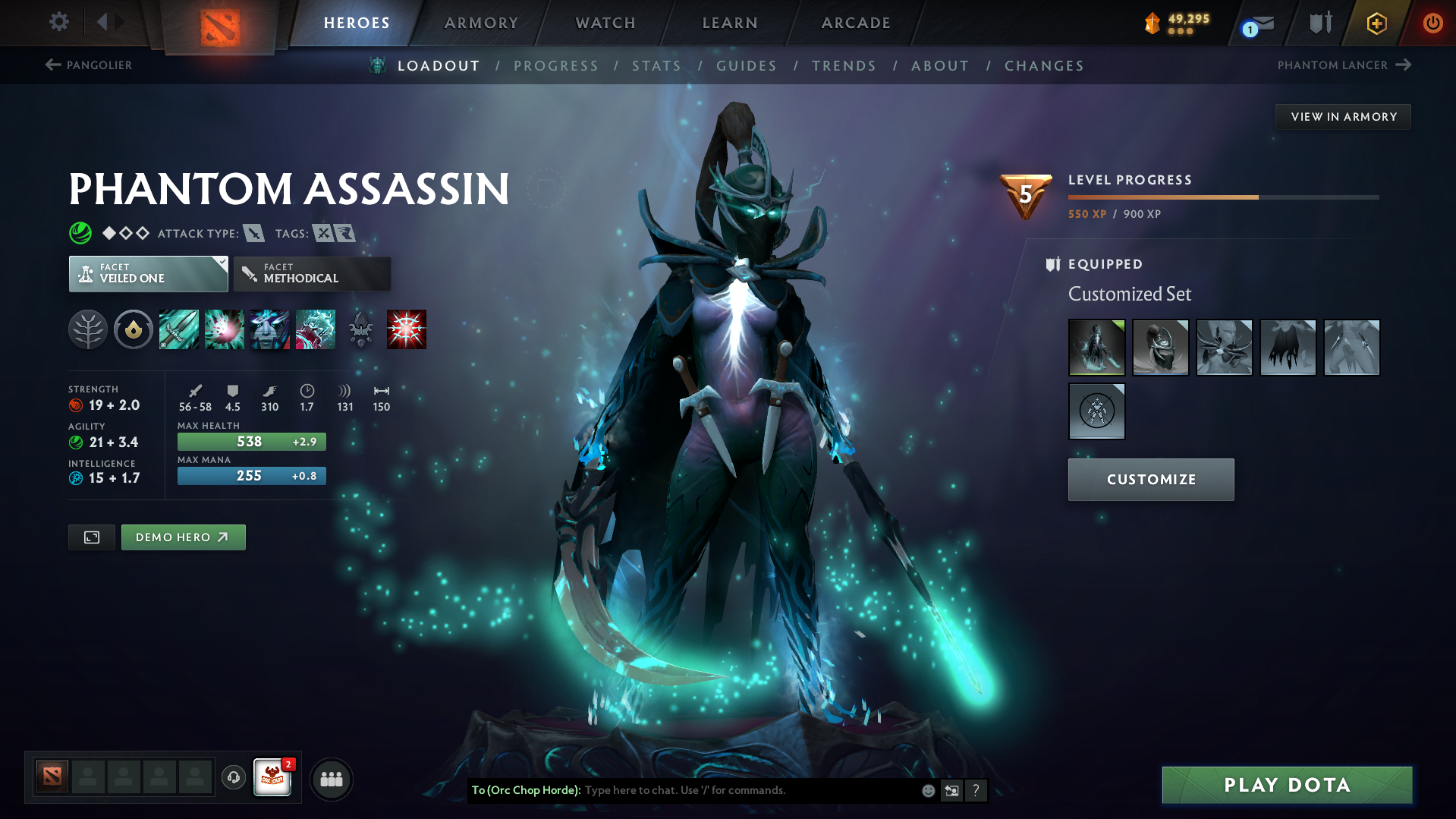Open the Armory menu tab
This screenshot has height=819, width=1456.
481,23
